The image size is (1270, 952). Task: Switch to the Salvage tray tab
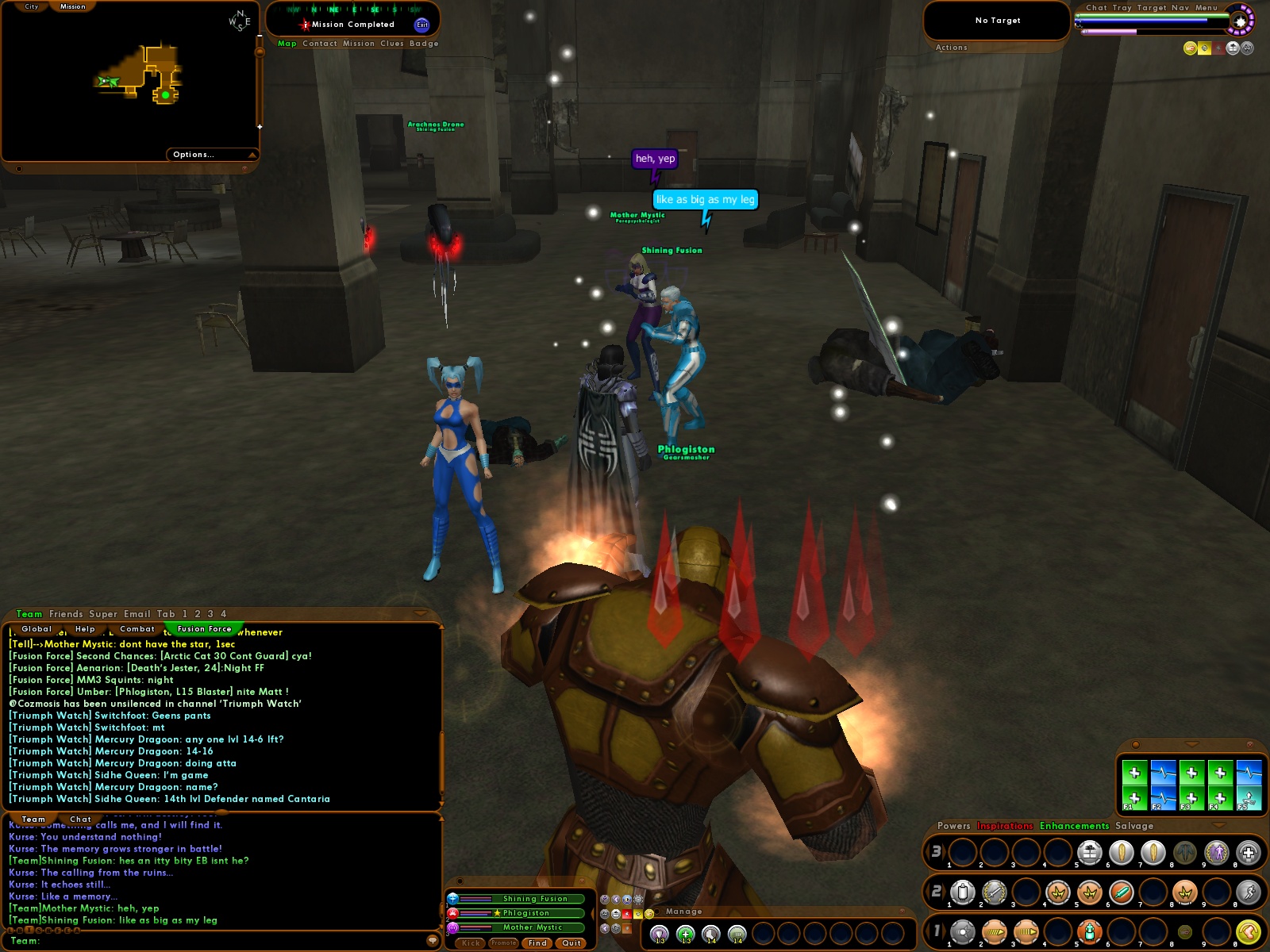[1133, 826]
